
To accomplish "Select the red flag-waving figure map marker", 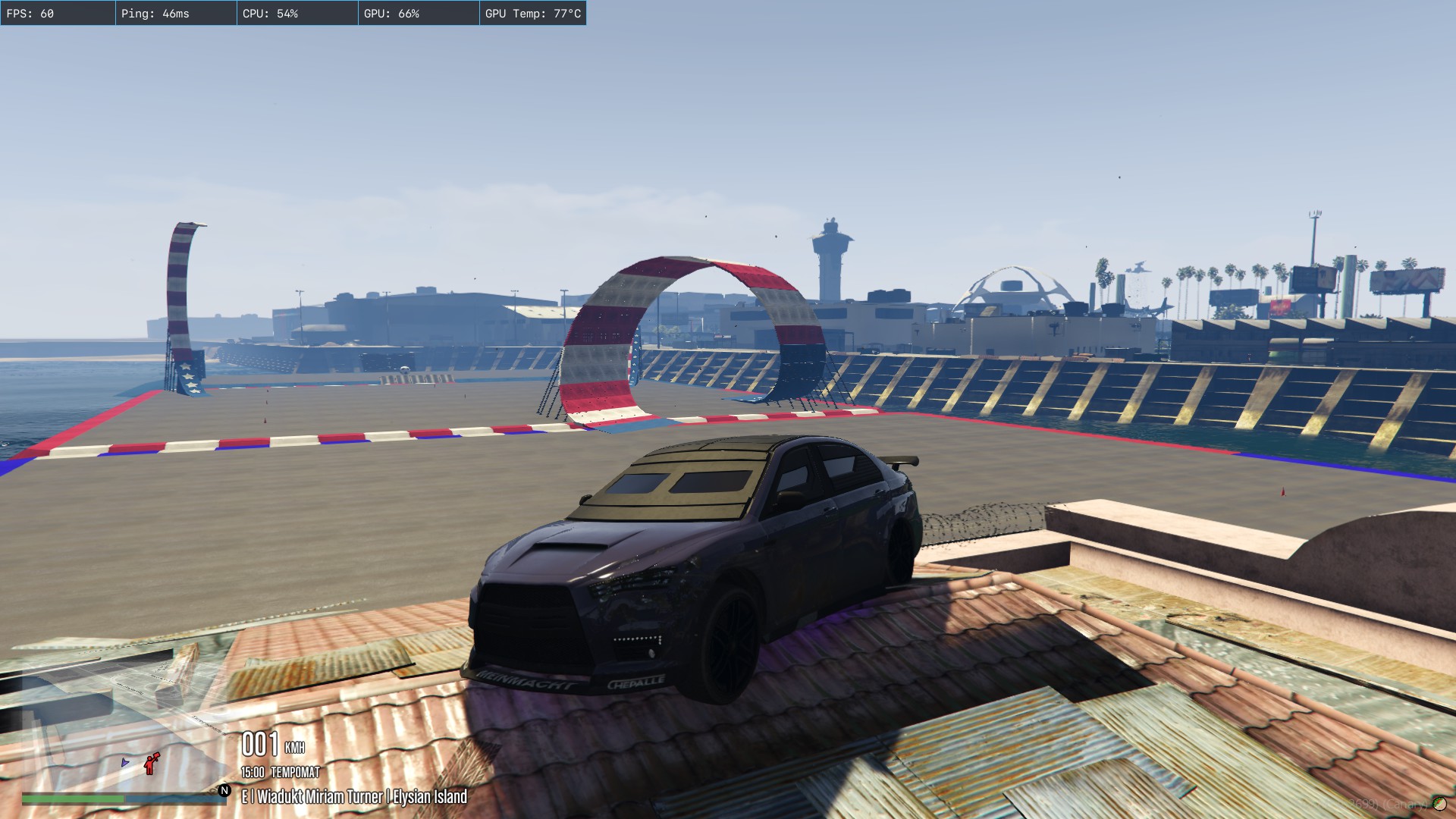I will click(152, 763).
